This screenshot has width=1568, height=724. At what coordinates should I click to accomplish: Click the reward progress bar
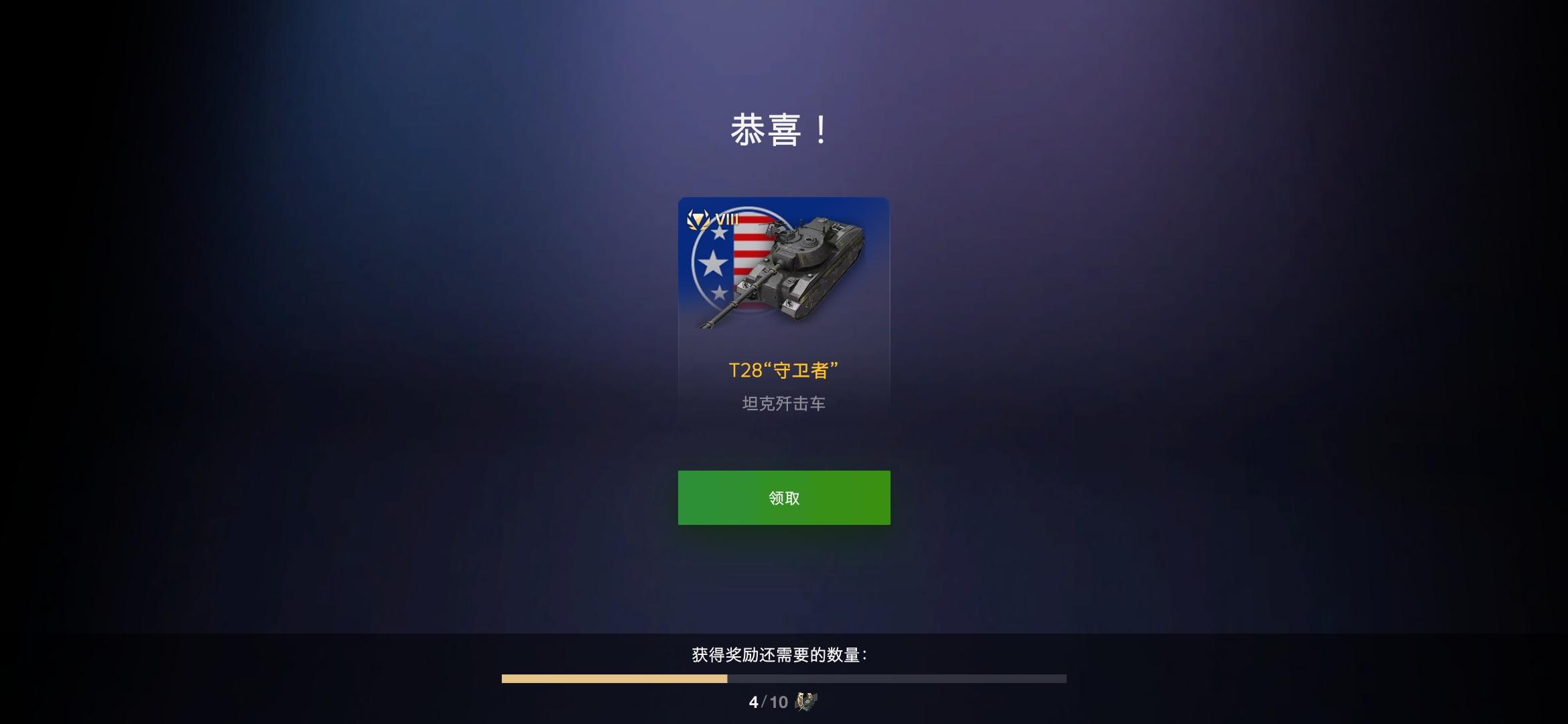[783, 677]
